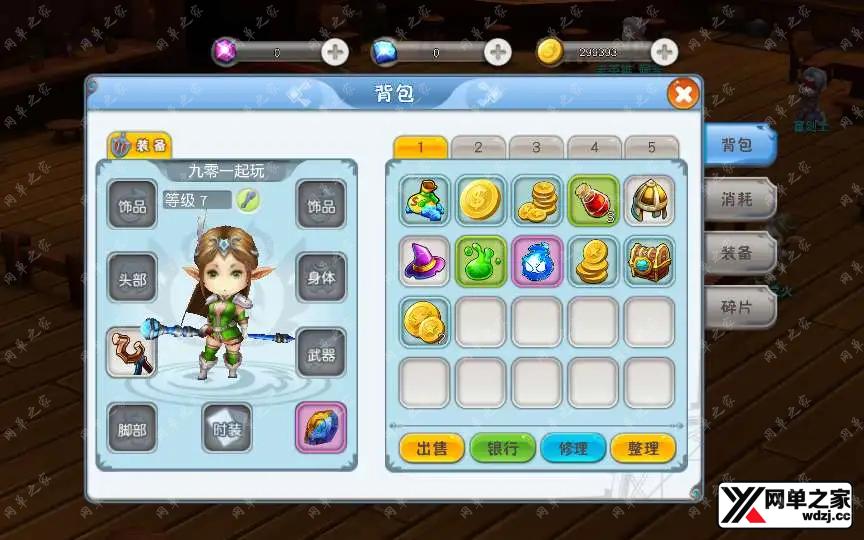This screenshot has height=540, width=864.
Task: Choose the green slime potion item
Action: [x=481, y=261]
